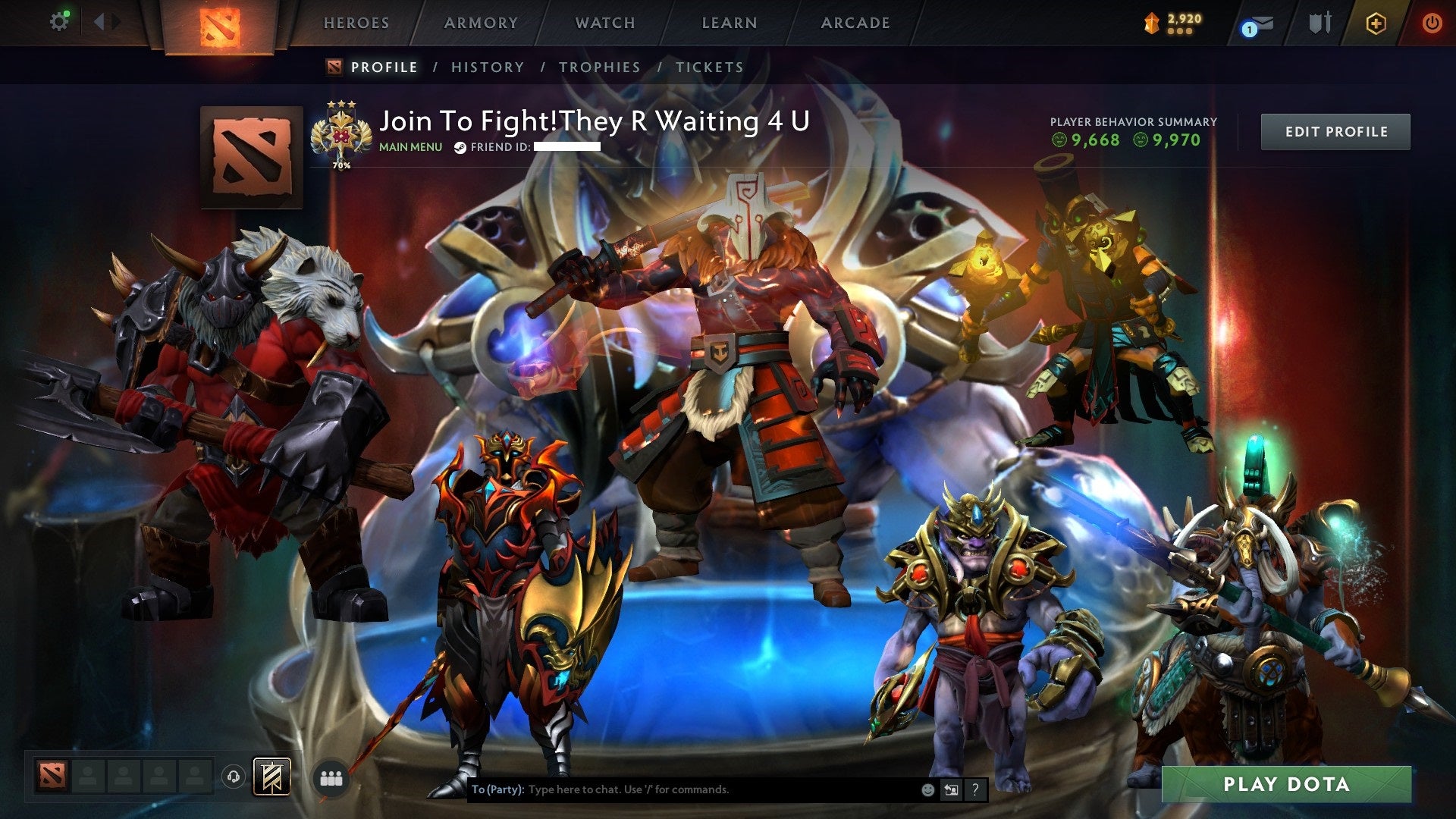Open the emoticon smiley in the chat bar

coord(927,789)
